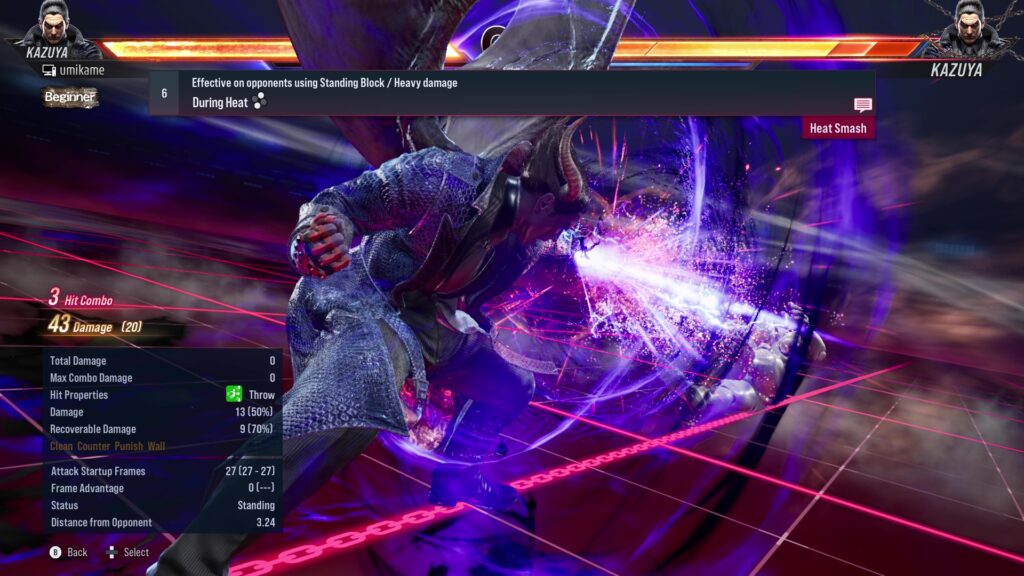This screenshot has height=576, width=1024.
Task: Open the speech bubble comment icon
Action: click(862, 105)
